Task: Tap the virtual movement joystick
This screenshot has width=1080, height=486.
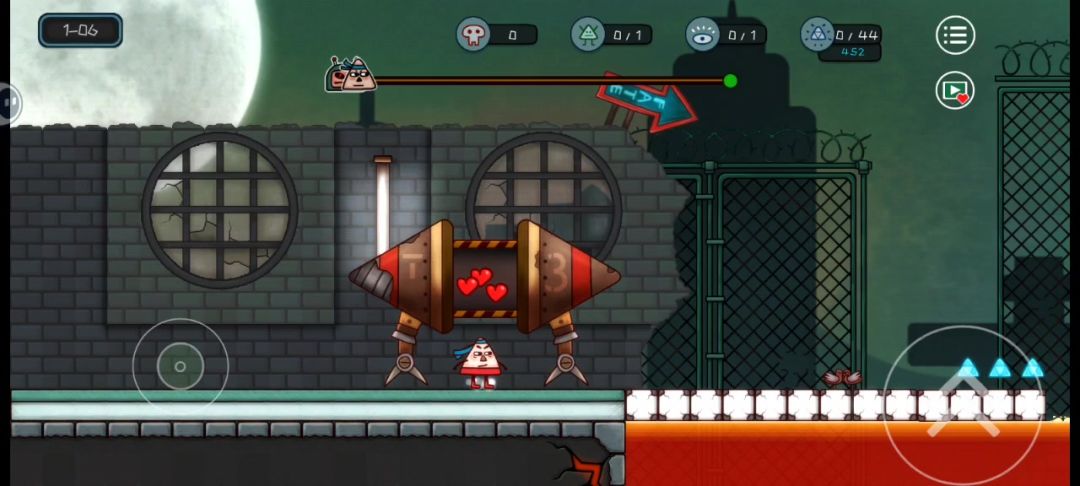Action: pyautogui.click(x=180, y=366)
